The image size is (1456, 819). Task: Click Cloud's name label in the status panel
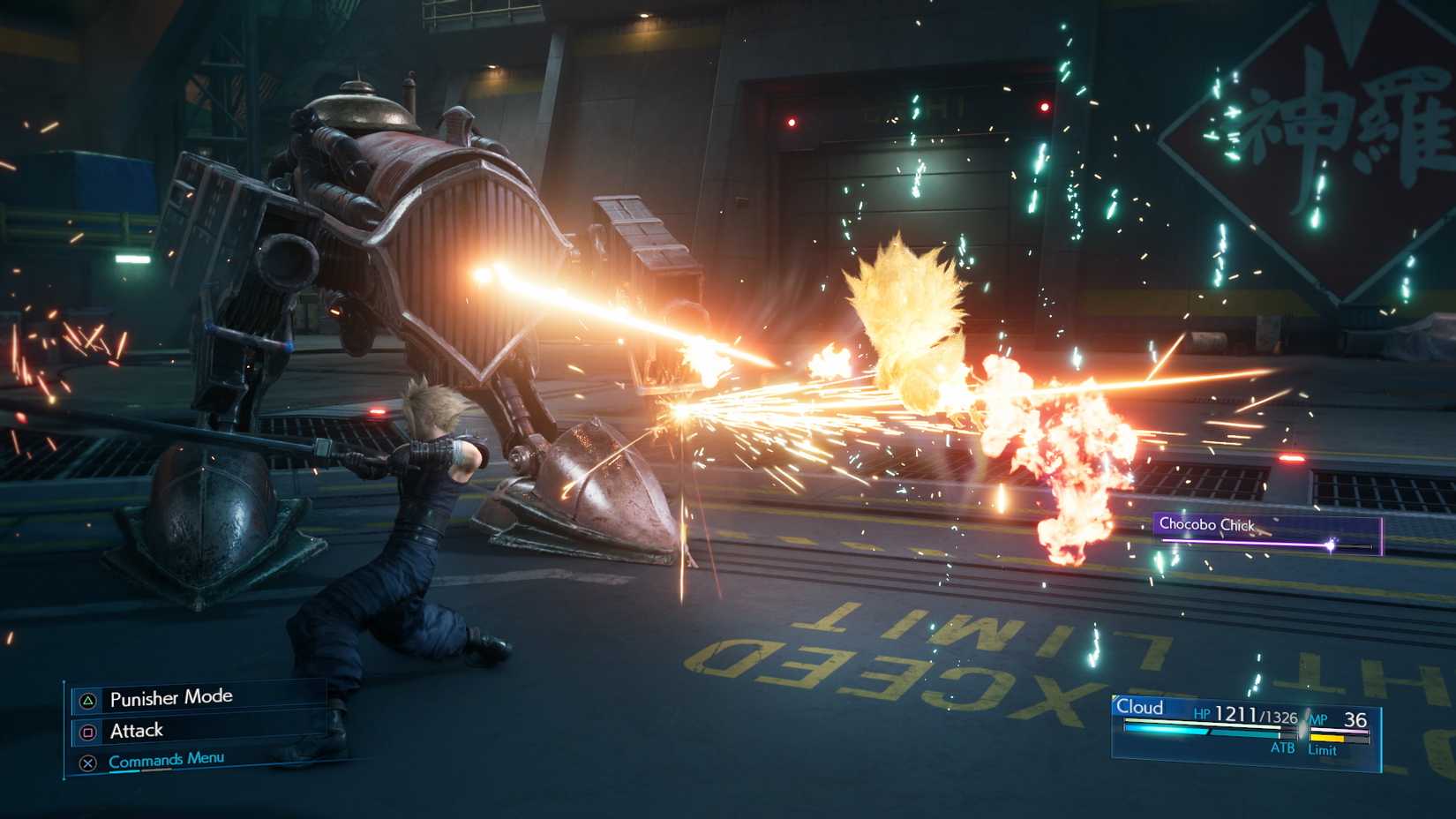tap(1140, 707)
